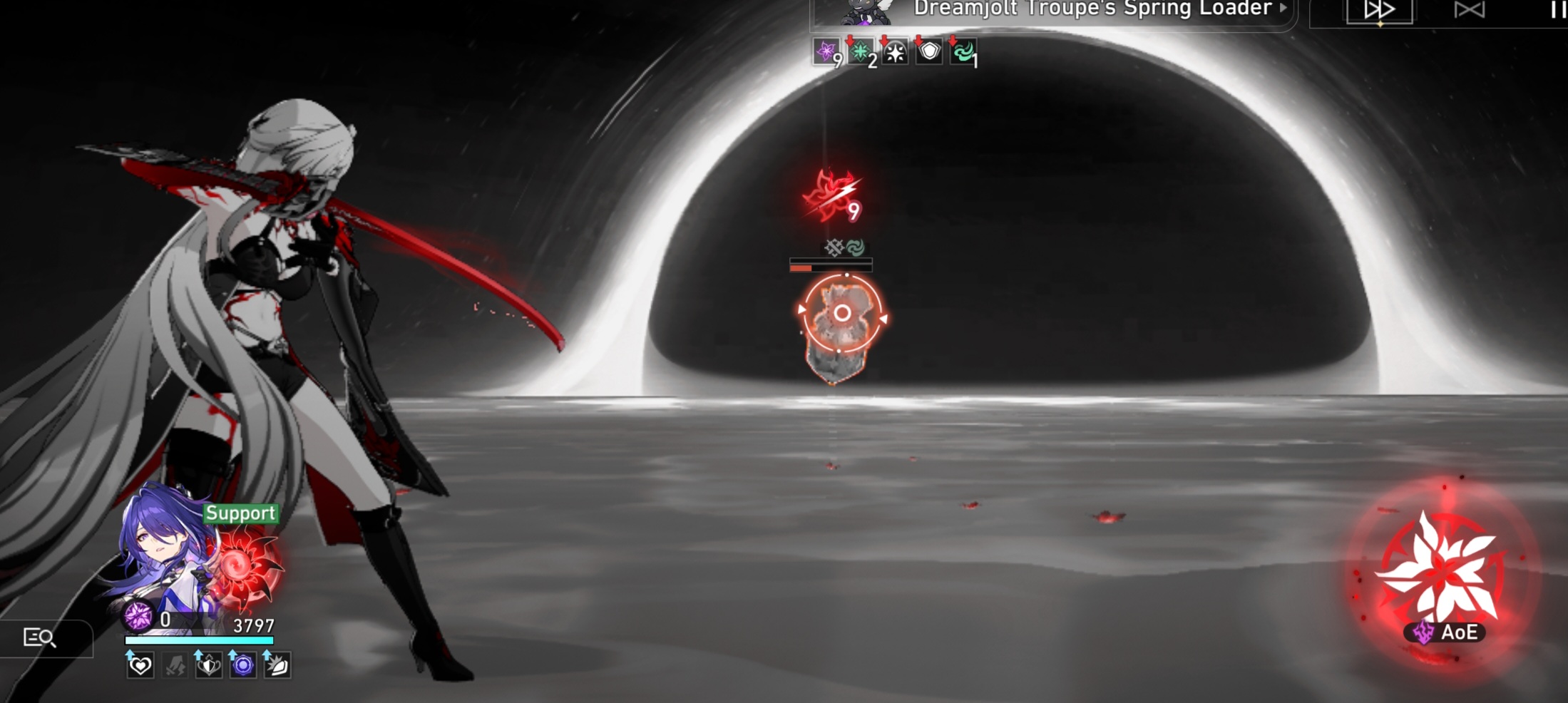Click the shield buff icon above the enemy
The width and height of the screenshot is (1568, 703).
pyautogui.click(x=928, y=51)
